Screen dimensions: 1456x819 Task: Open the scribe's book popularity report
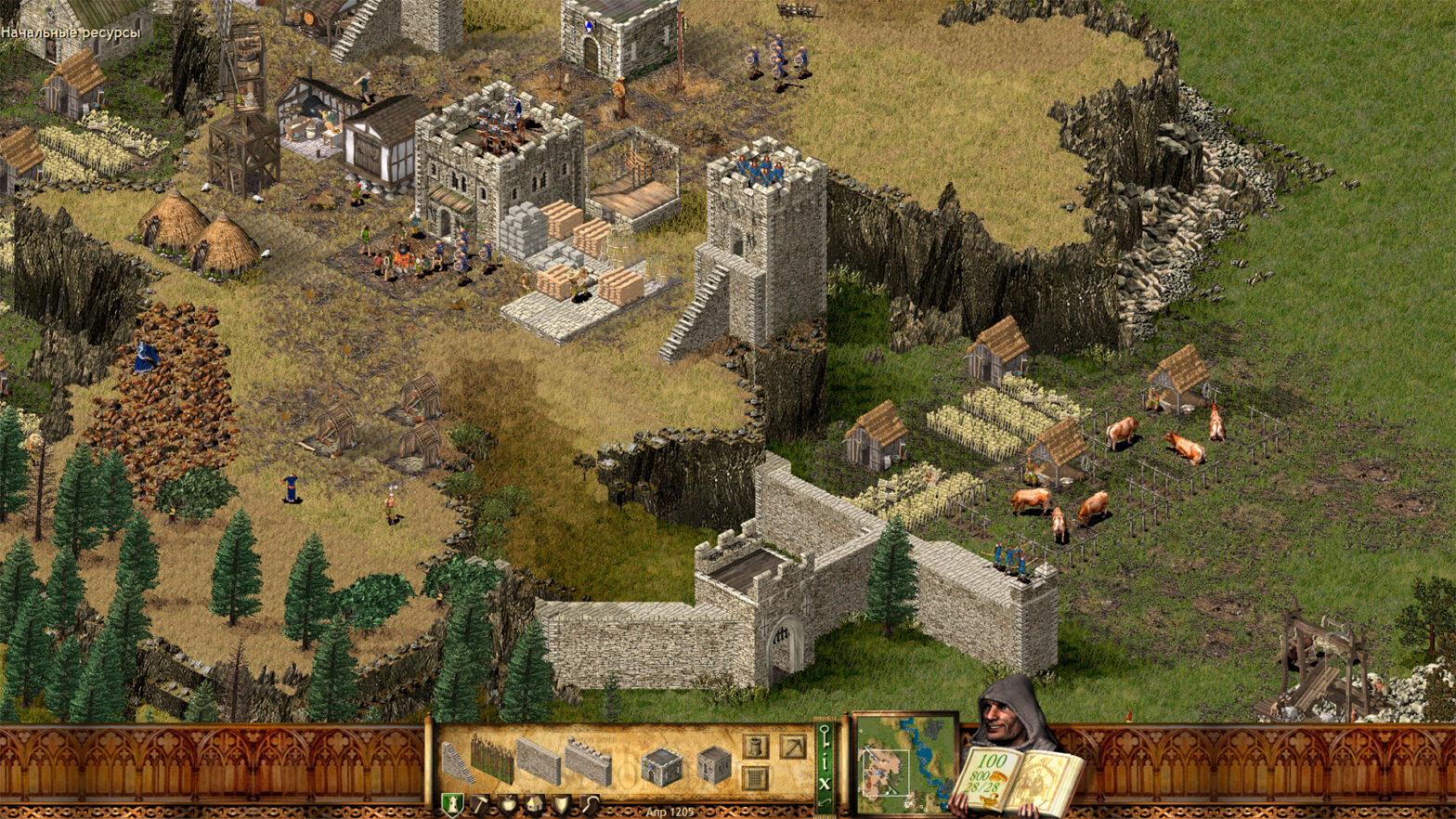[1017, 780]
